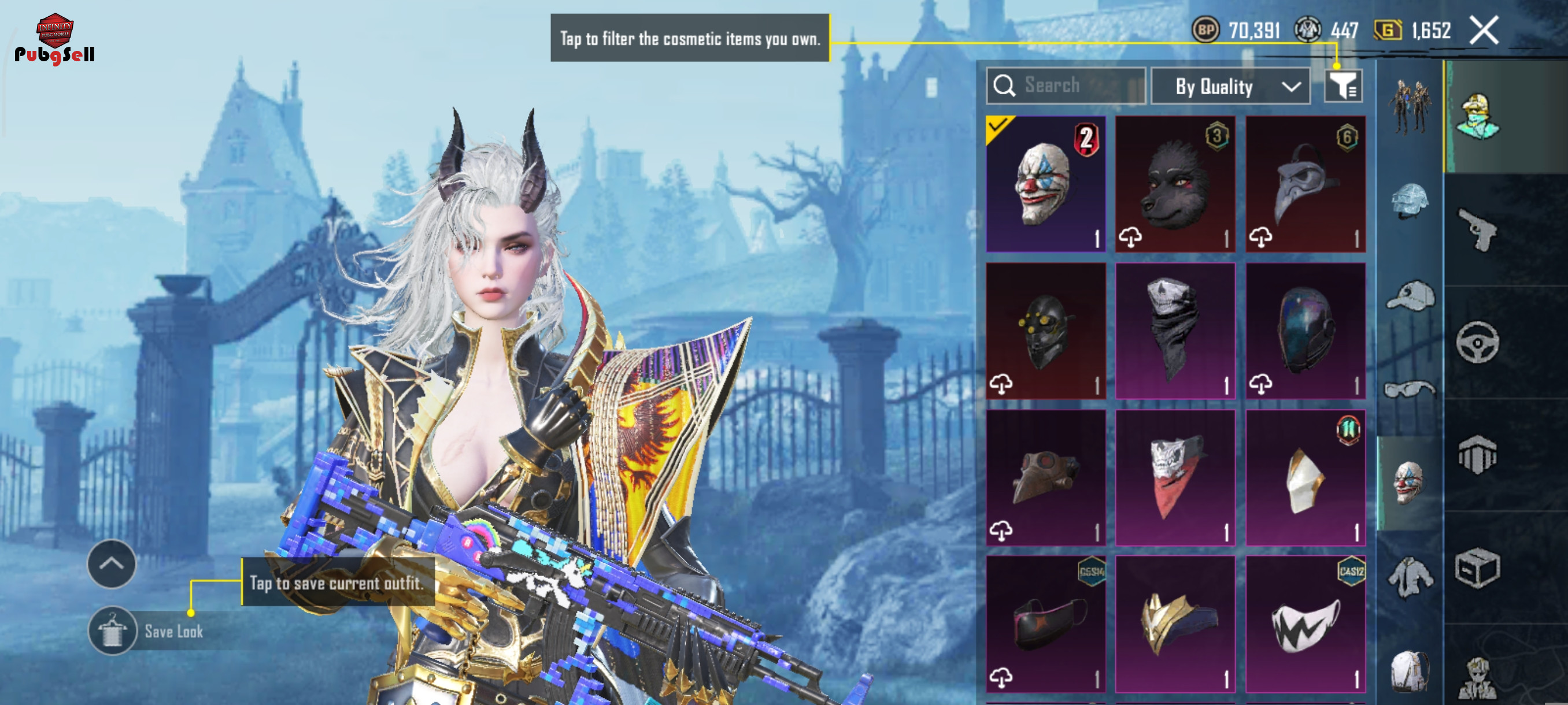This screenshot has width=1568, height=705.
Task: Select the black wolf mask
Action: pyautogui.click(x=1175, y=184)
